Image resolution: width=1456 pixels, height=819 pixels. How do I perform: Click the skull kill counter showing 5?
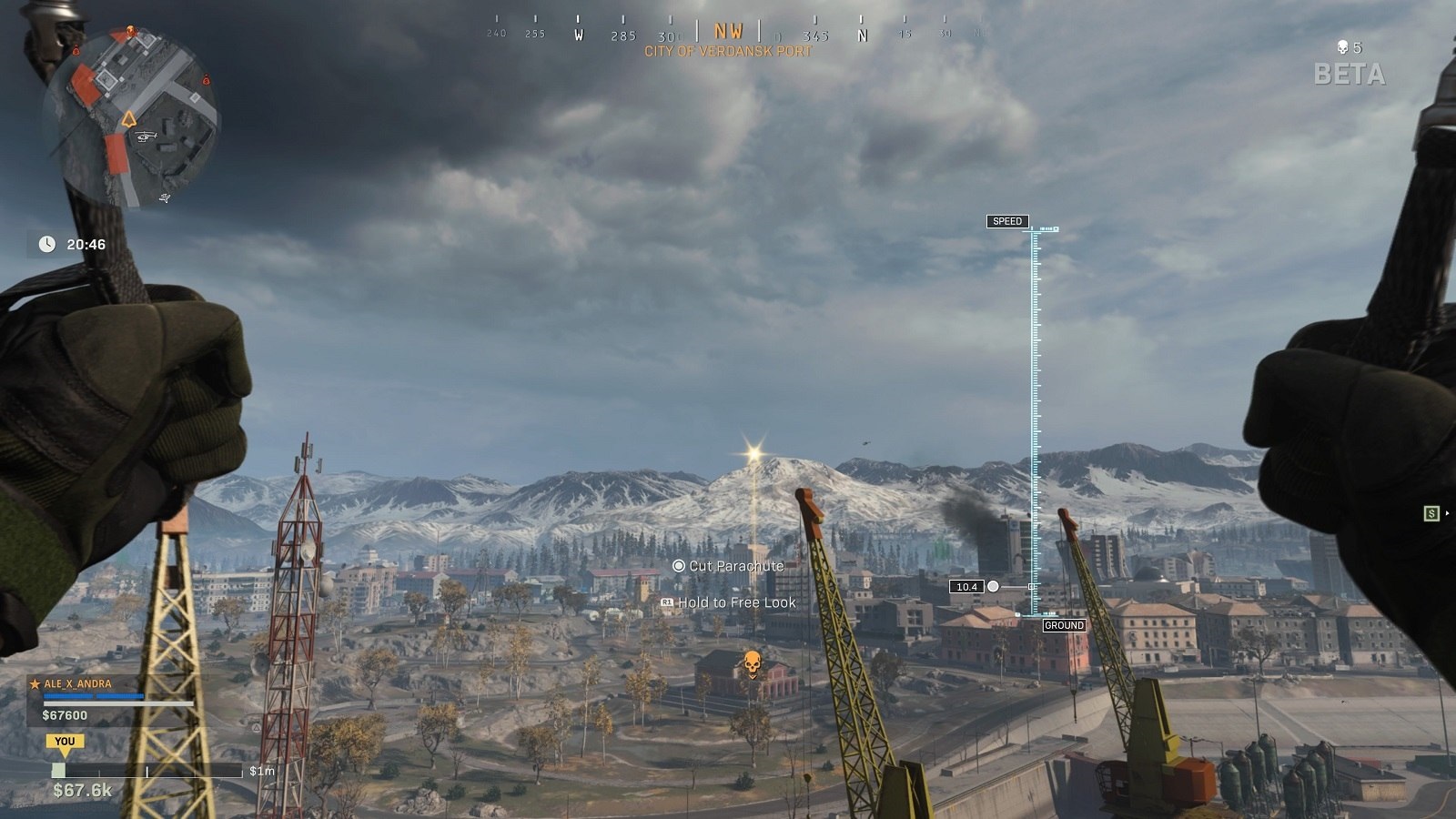pos(1350,47)
